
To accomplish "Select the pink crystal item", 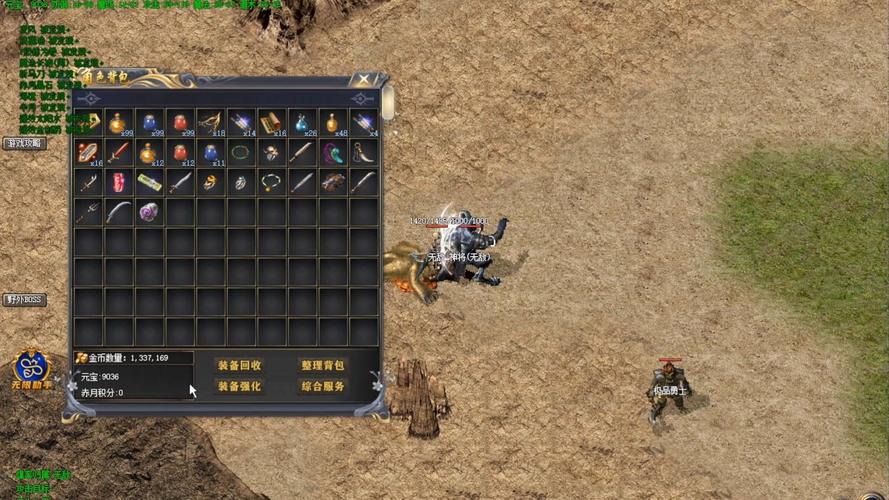I will point(119,182).
